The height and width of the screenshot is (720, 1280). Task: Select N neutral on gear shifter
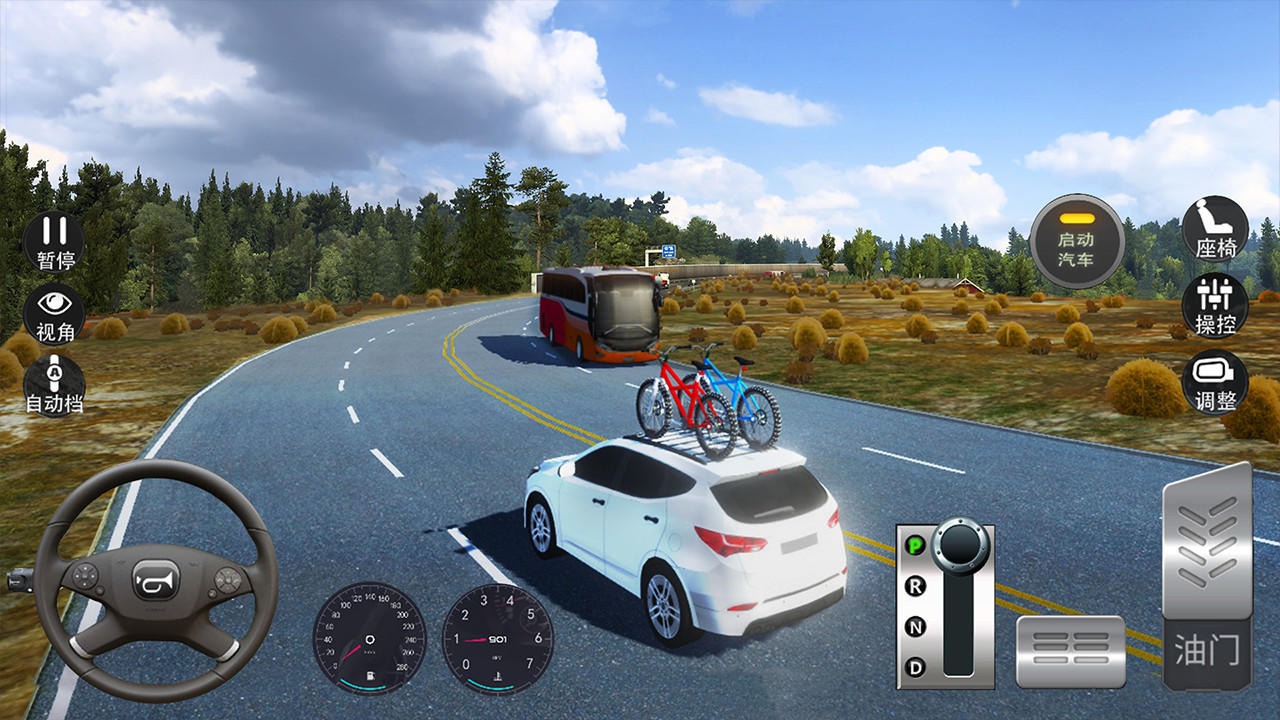pyautogui.click(x=914, y=627)
